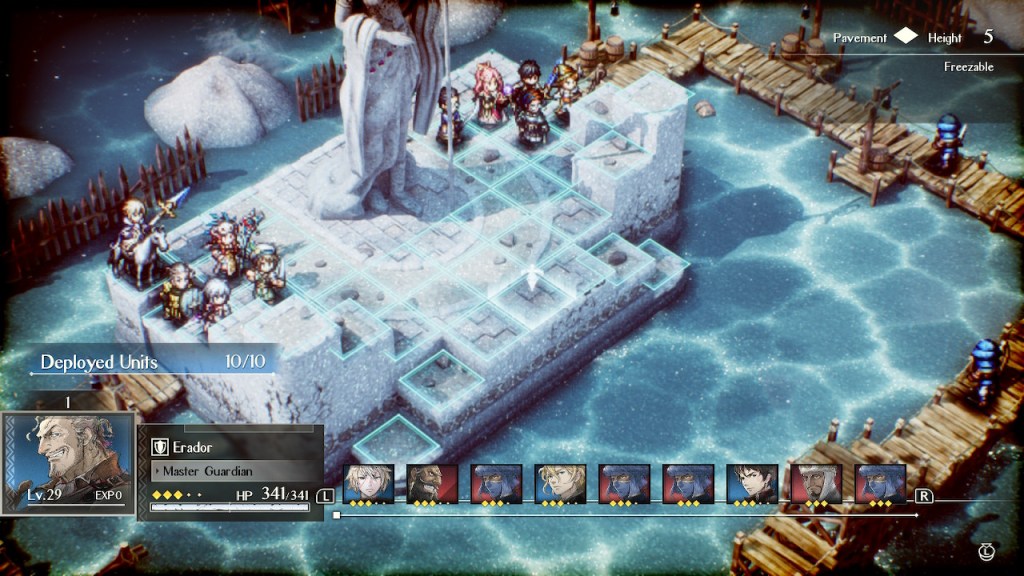
Task: Select the blond-haired ally turn portrait
Action: coord(560,484)
